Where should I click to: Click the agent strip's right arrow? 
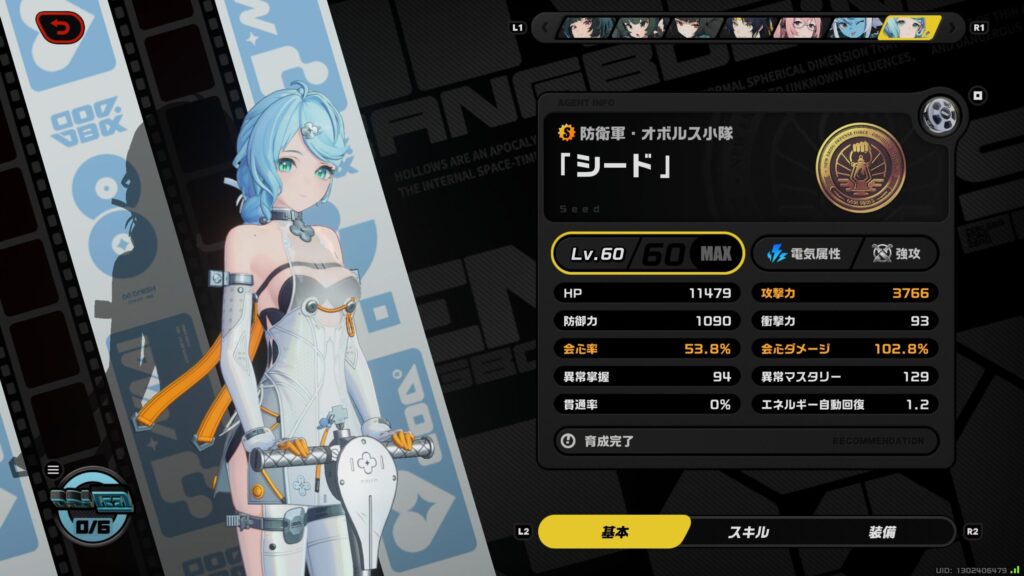(x=955, y=27)
